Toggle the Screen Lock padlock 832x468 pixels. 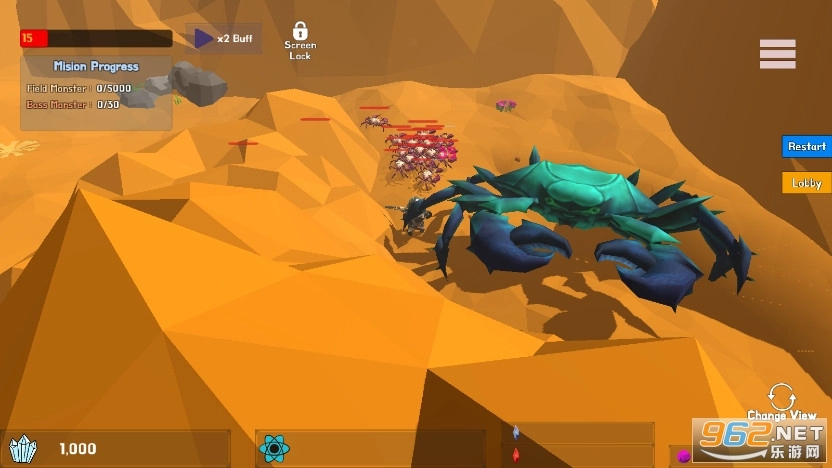coord(300,34)
